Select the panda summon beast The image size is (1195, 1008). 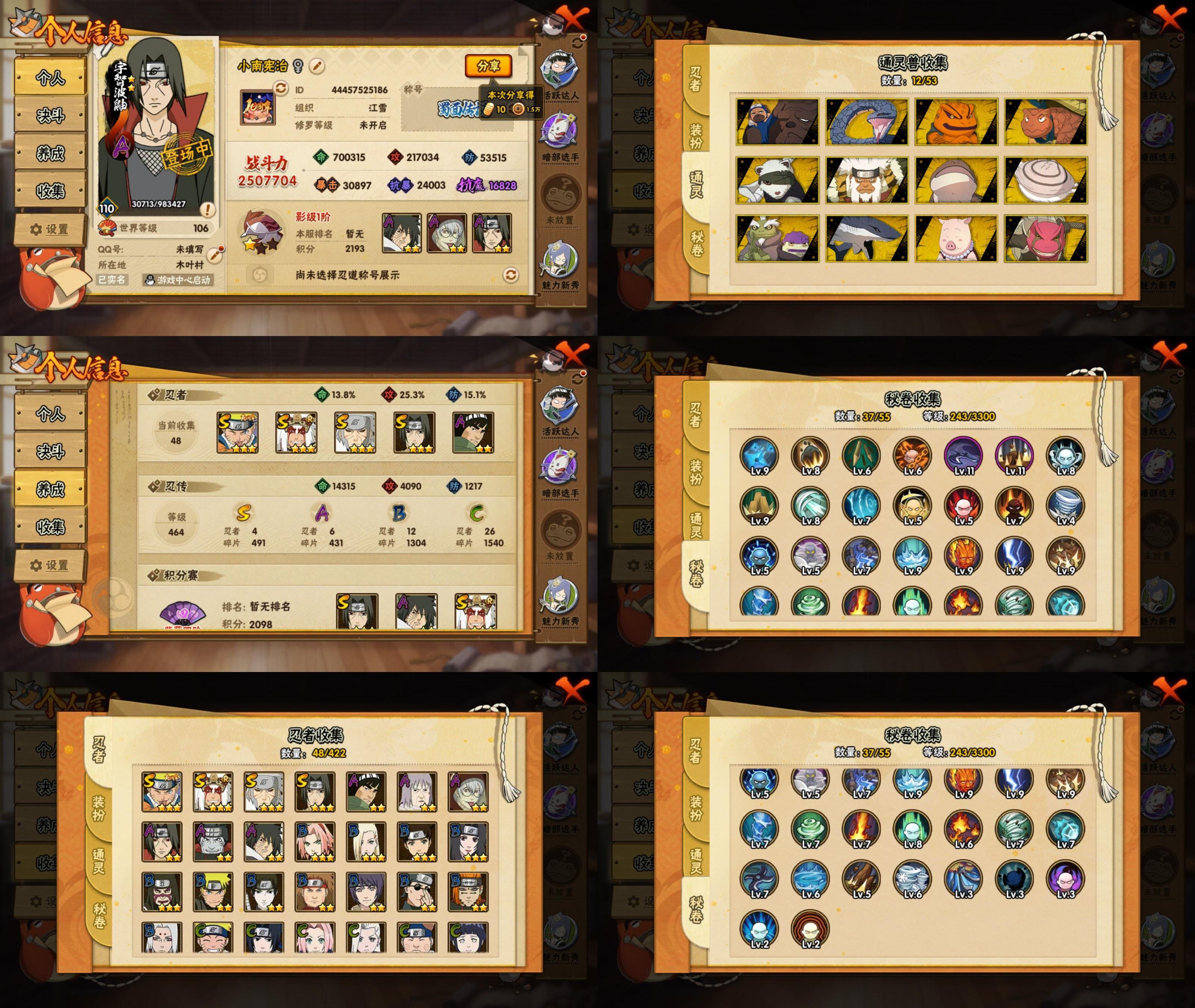(x=777, y=181)
